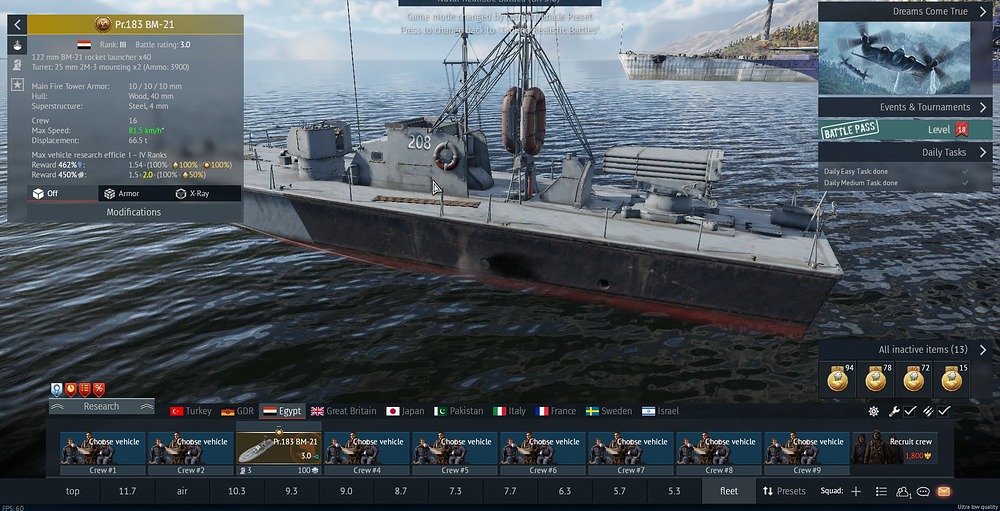
Task: Choose the fleet preset tab
Action: [x=728, y=491]
